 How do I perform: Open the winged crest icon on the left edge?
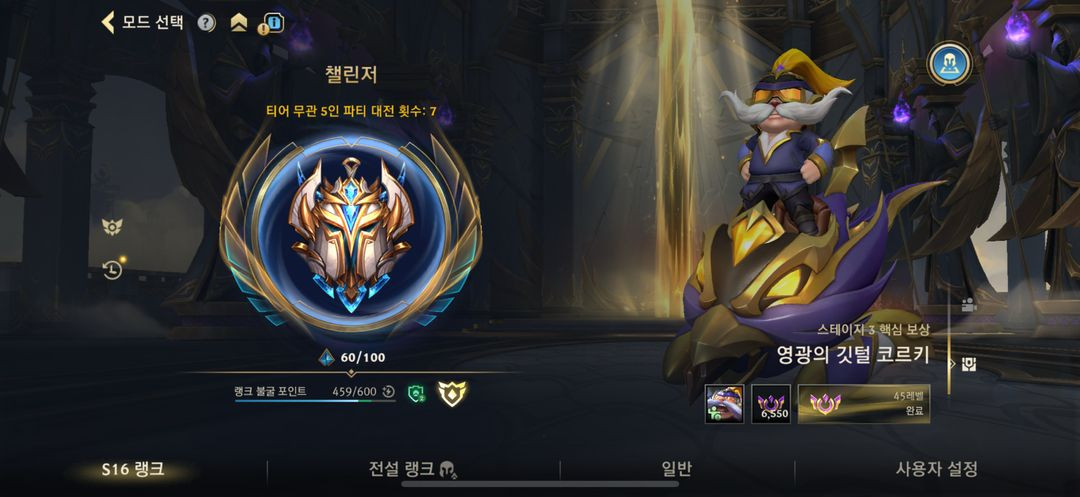click(112, 227)
